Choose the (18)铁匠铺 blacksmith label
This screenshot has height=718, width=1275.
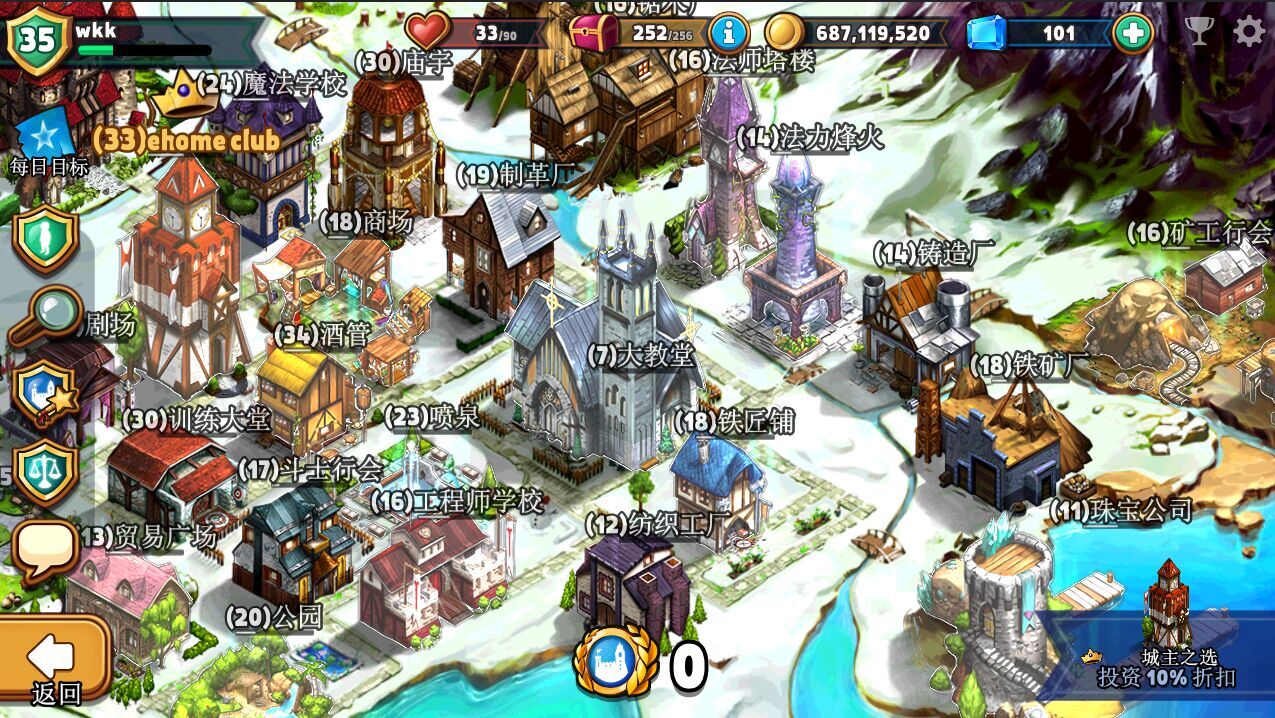coord(735,422)
